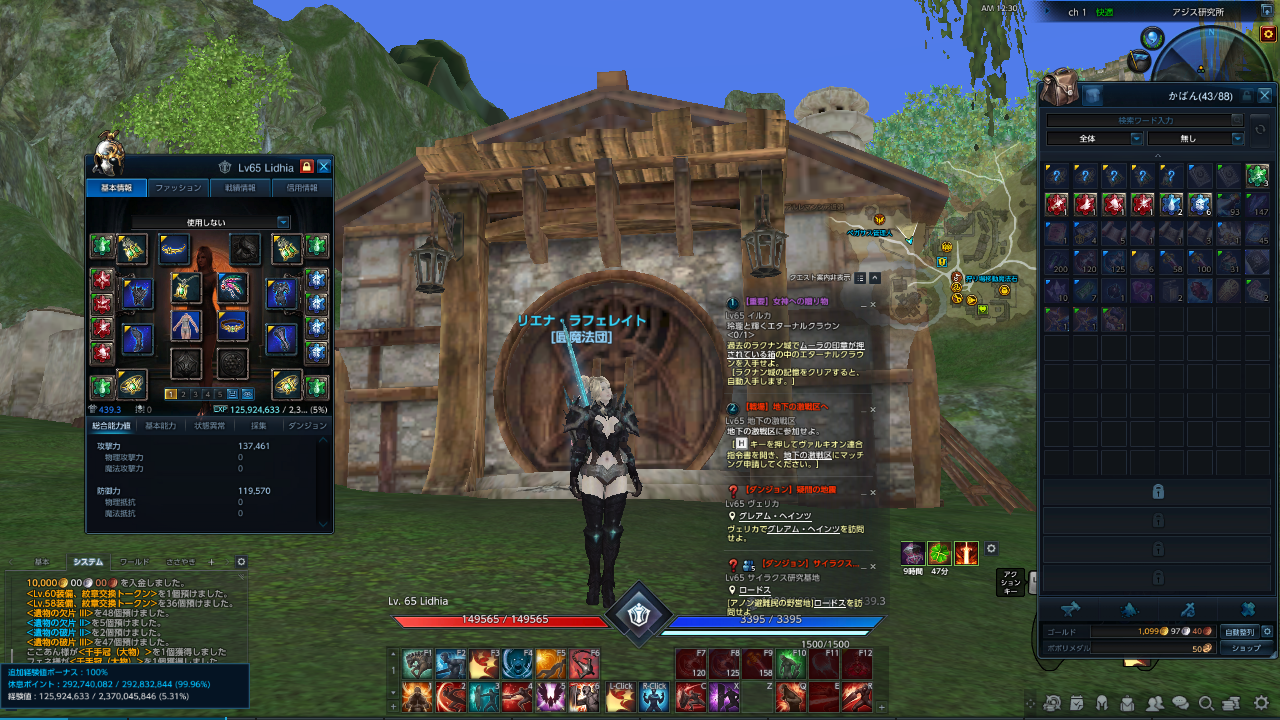
Task: Click the circular refresh icon near inventory filters
Action: tap(1261, 128)
